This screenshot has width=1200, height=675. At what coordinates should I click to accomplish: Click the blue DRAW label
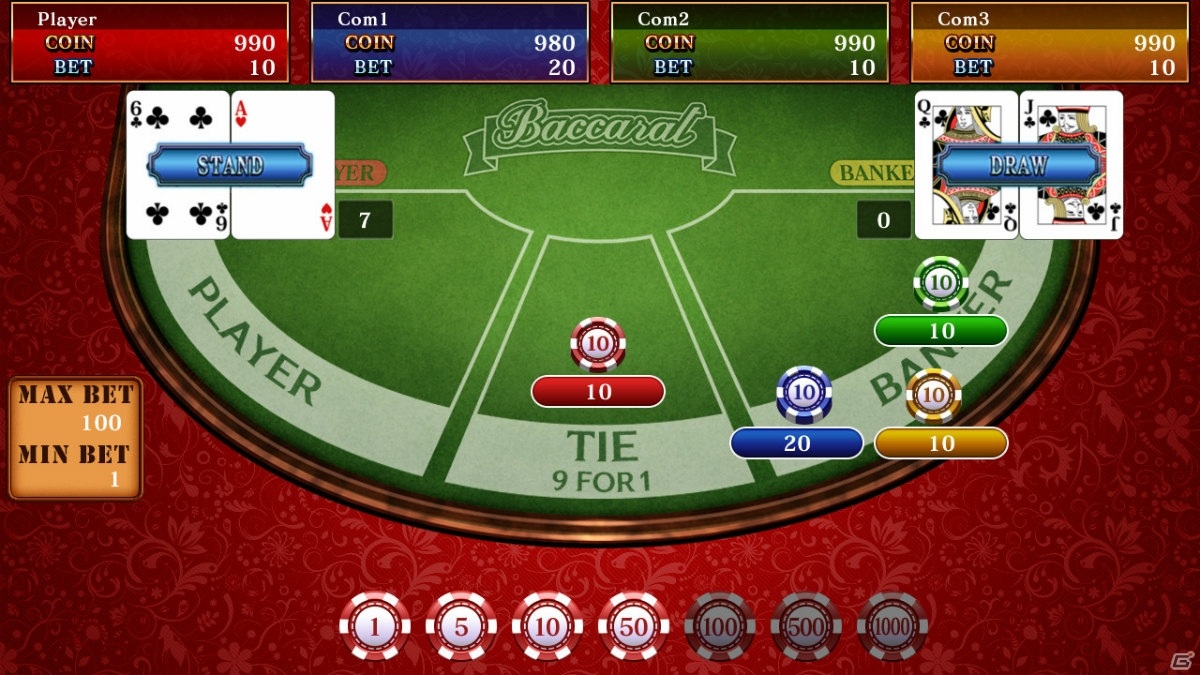coord(1018,165)
